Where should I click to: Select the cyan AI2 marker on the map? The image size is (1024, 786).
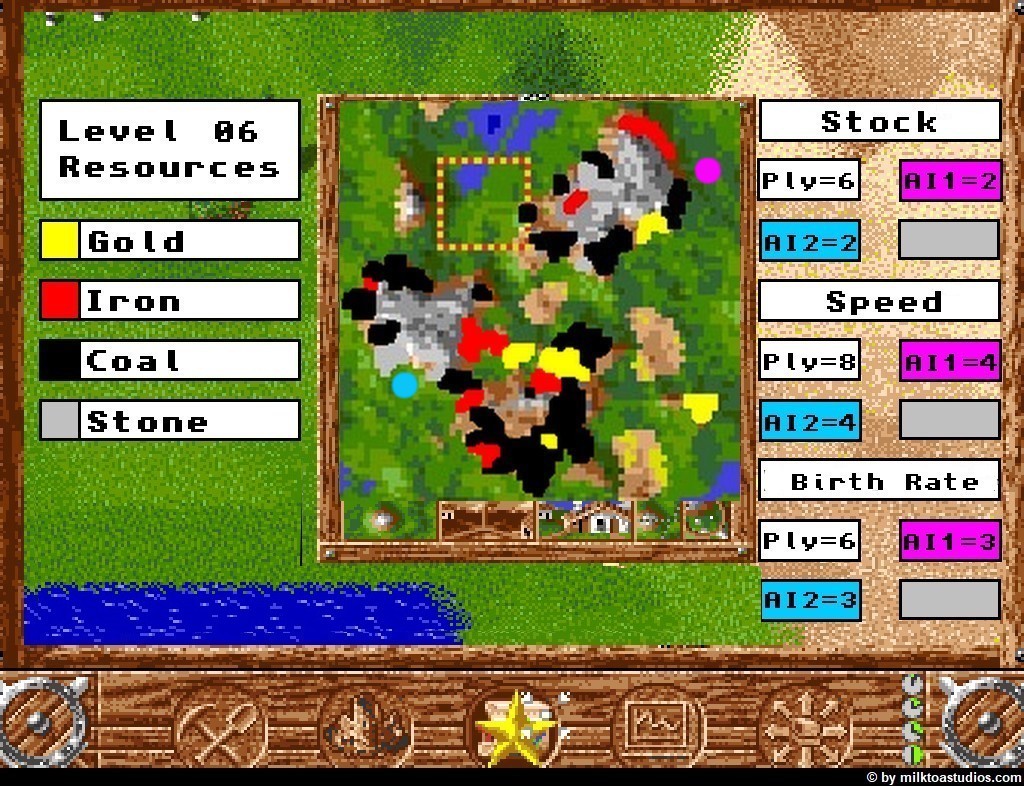[x=404, y=384]
